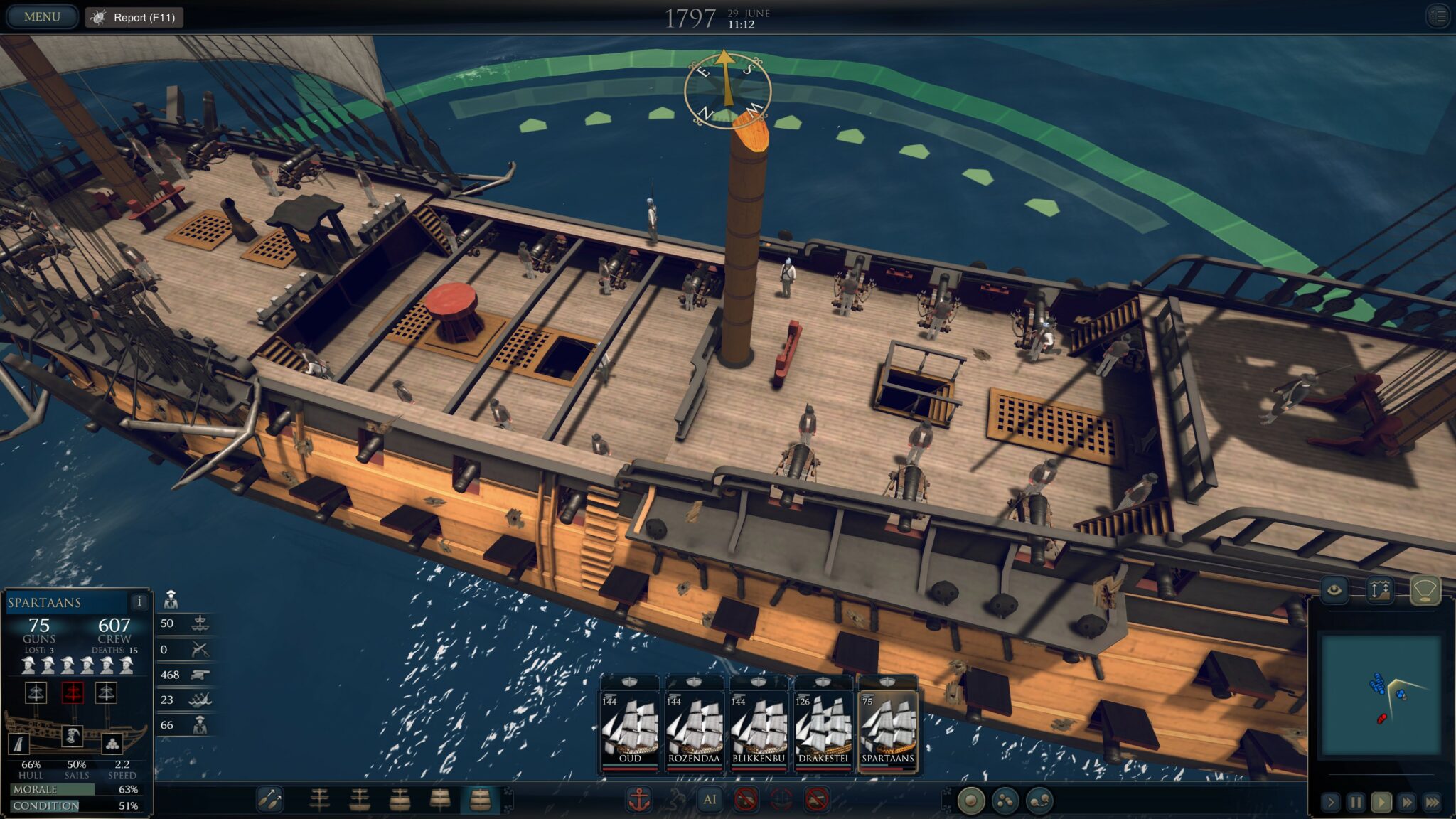The image size is (1456, 819).
Task: Select the round shot ammunition icon
Action: click(x=971, y=801)
